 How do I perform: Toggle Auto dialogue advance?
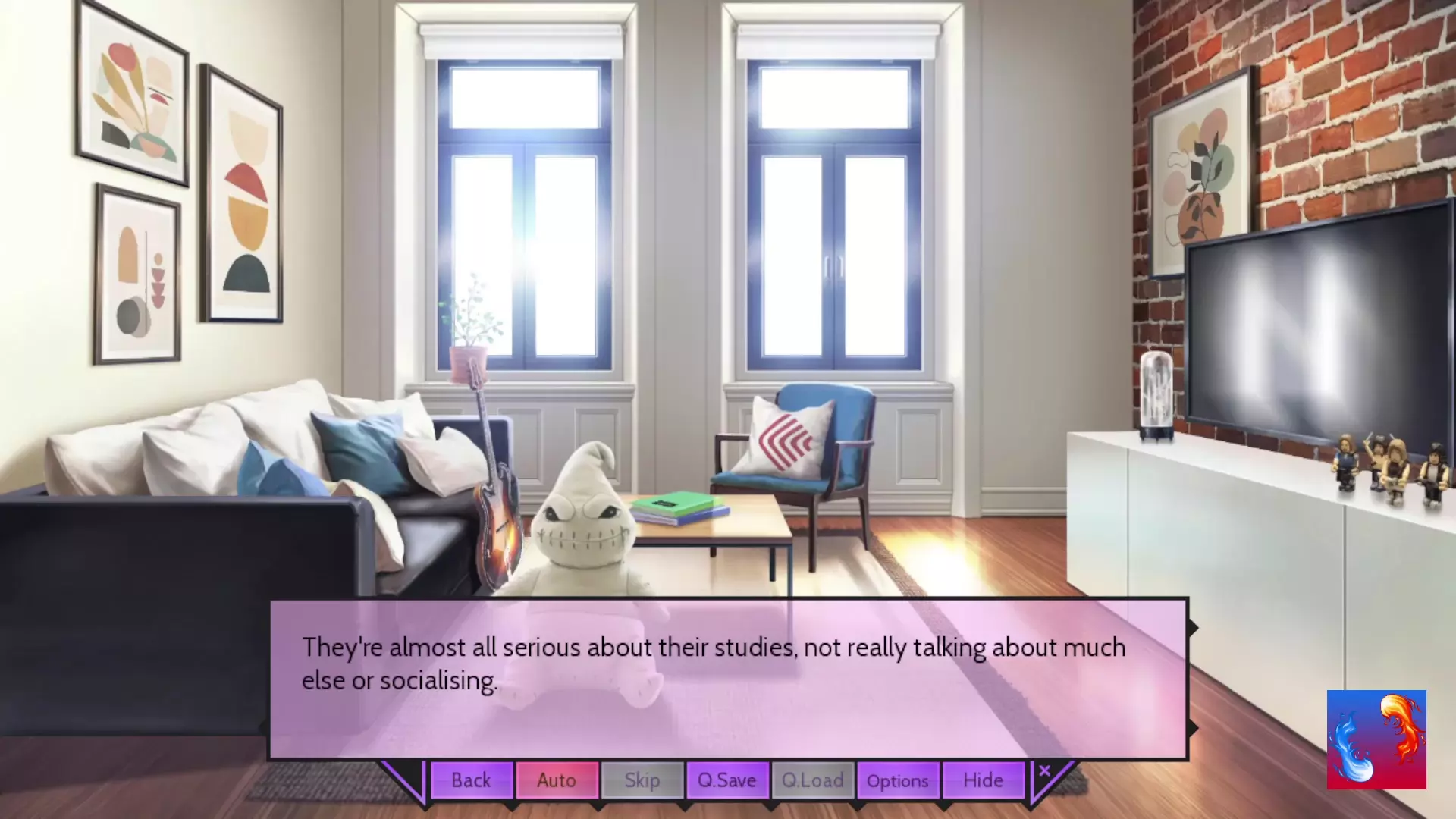click(x=557, y=780)
